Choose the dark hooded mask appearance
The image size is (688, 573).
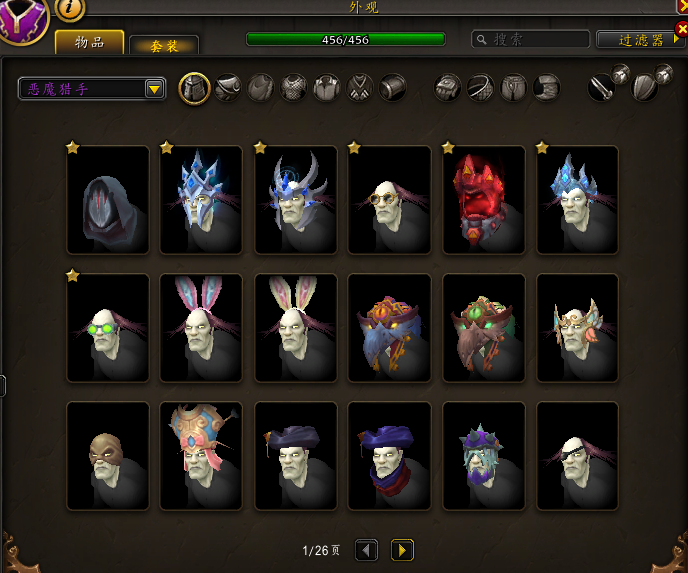click(108, 200)
